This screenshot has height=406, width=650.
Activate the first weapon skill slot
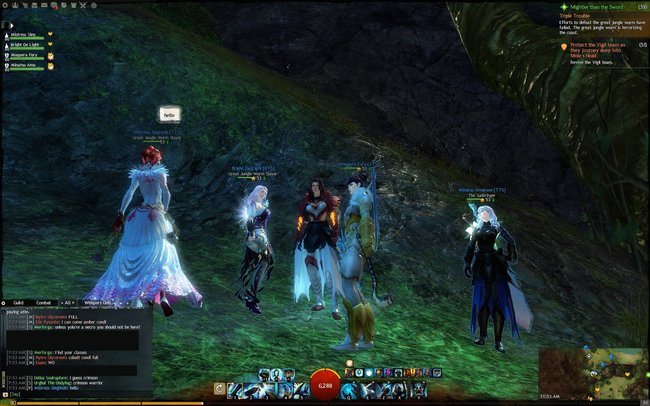coord(235,387)
